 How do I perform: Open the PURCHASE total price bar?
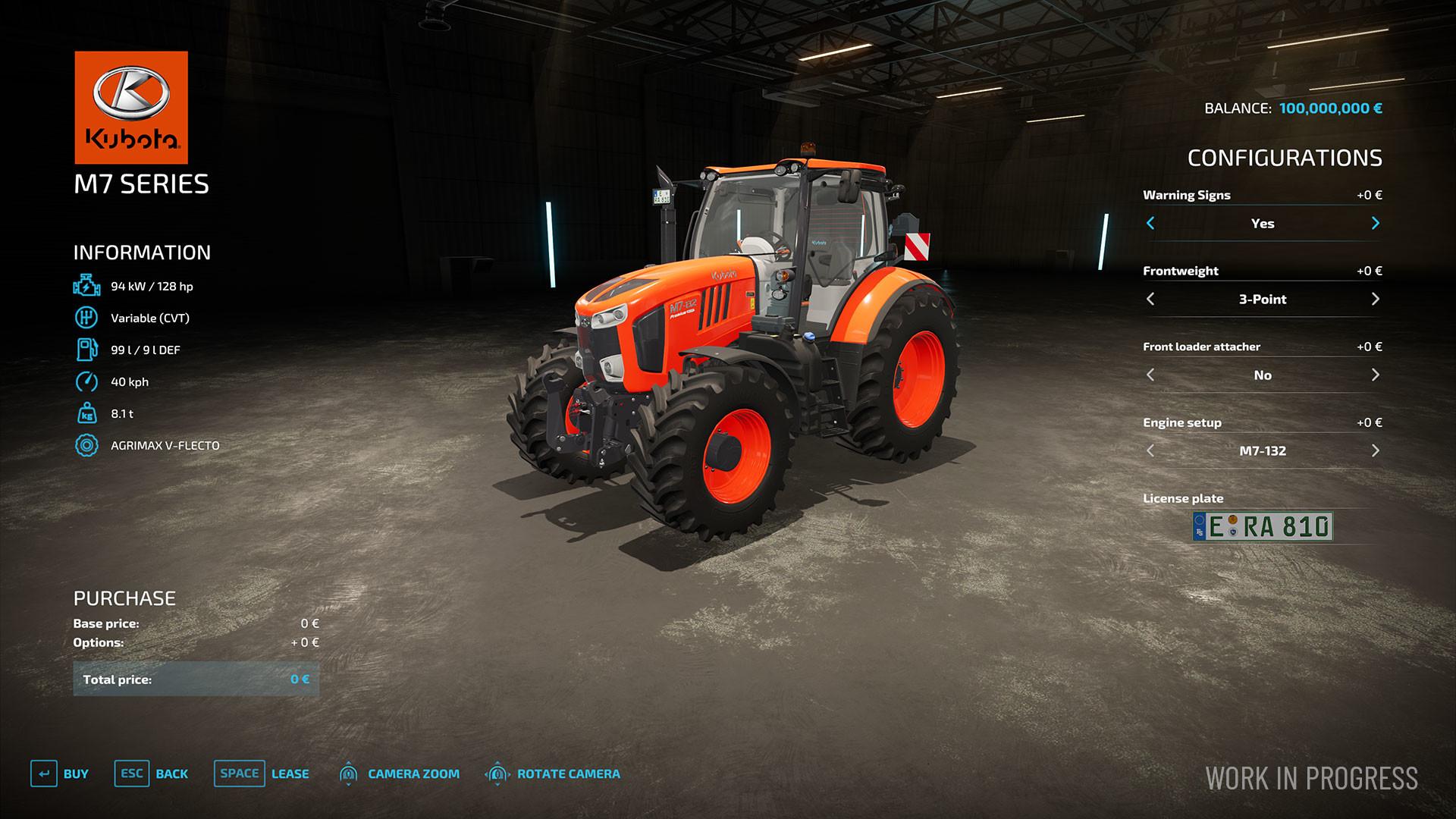196,679
